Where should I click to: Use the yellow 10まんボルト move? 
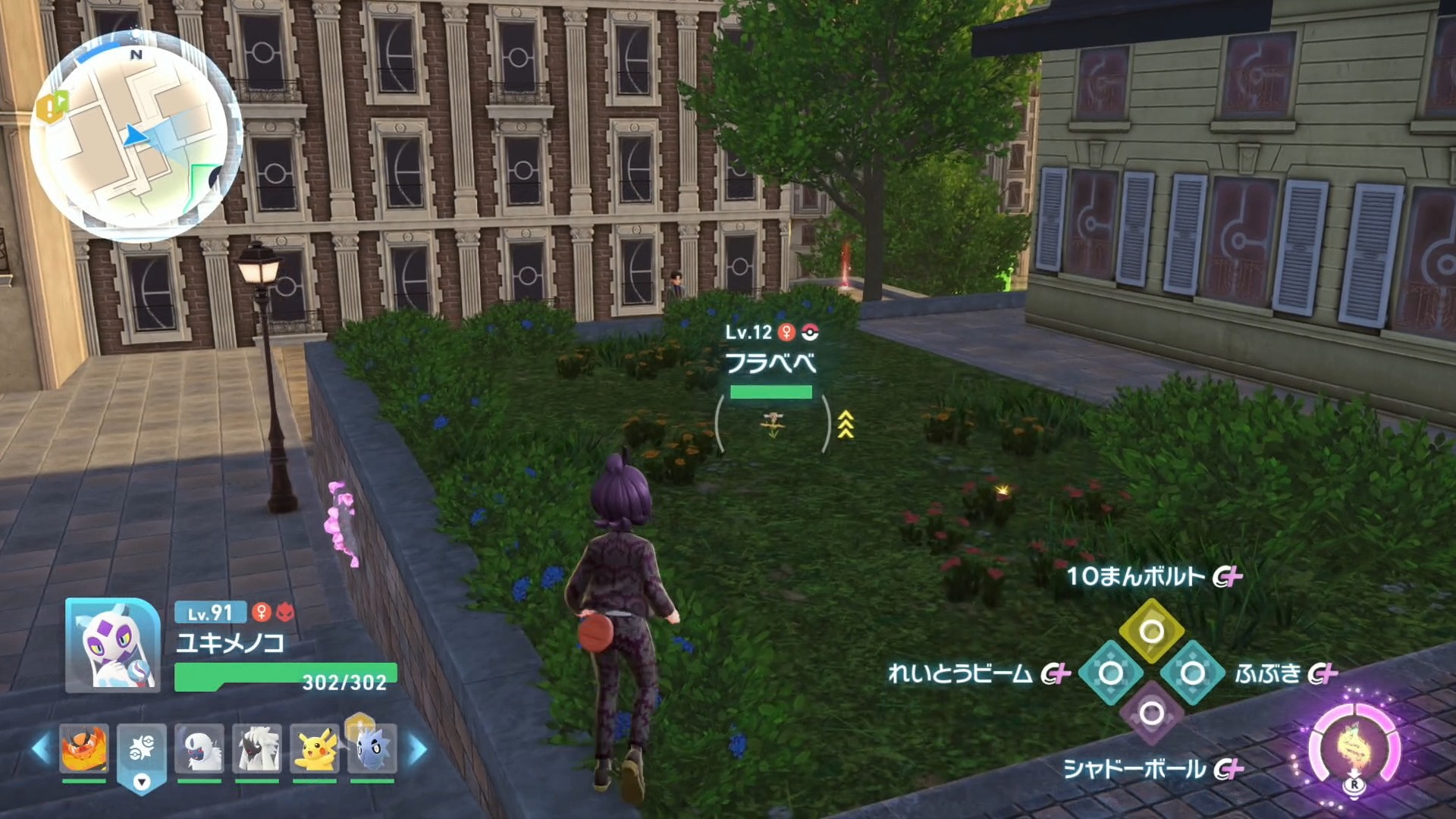click(1151, 632)
